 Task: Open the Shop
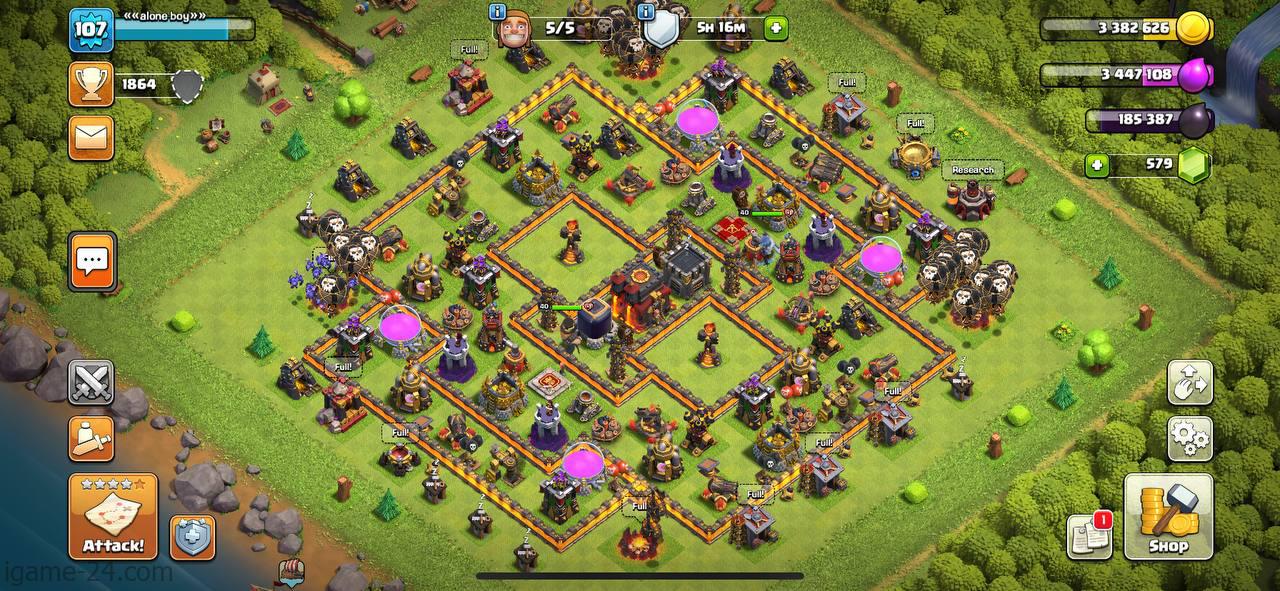point(1168,516)
